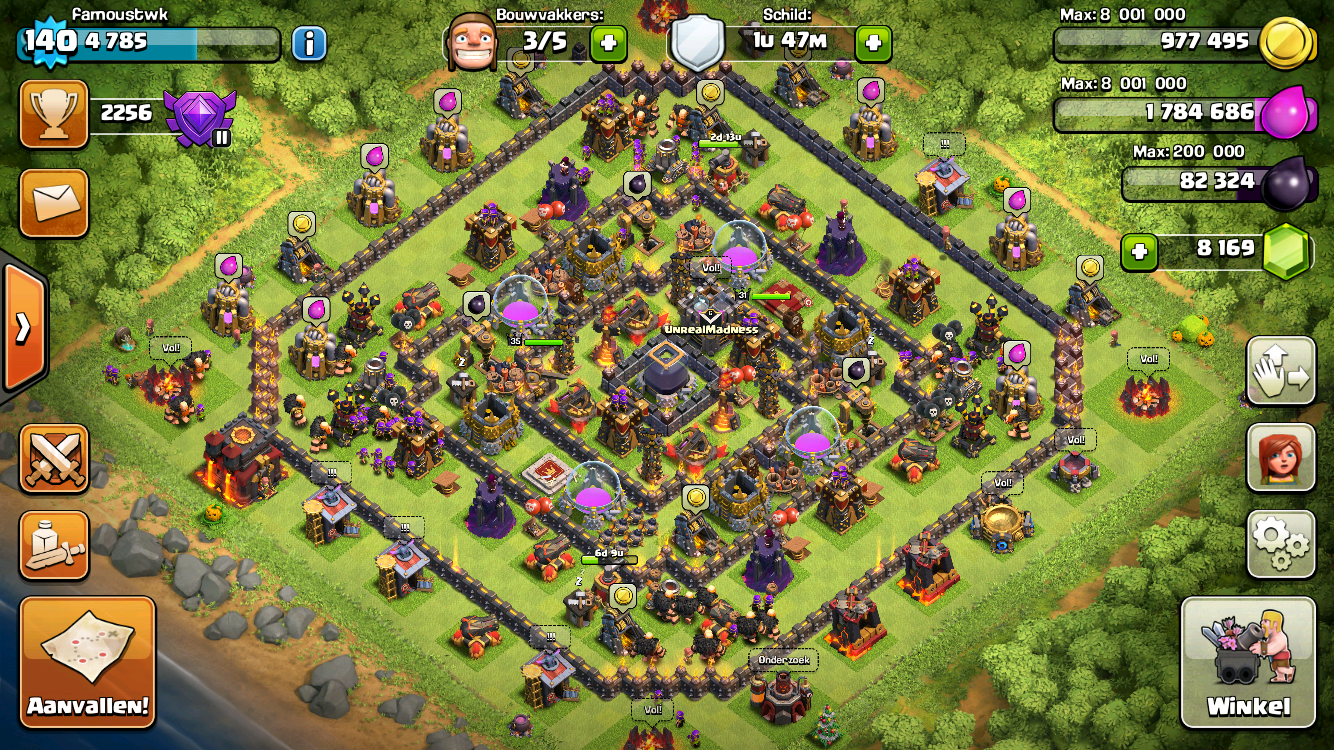
Task: Open the crossed swords battle log
Action: pyautogui.click(x=54, y=458)
